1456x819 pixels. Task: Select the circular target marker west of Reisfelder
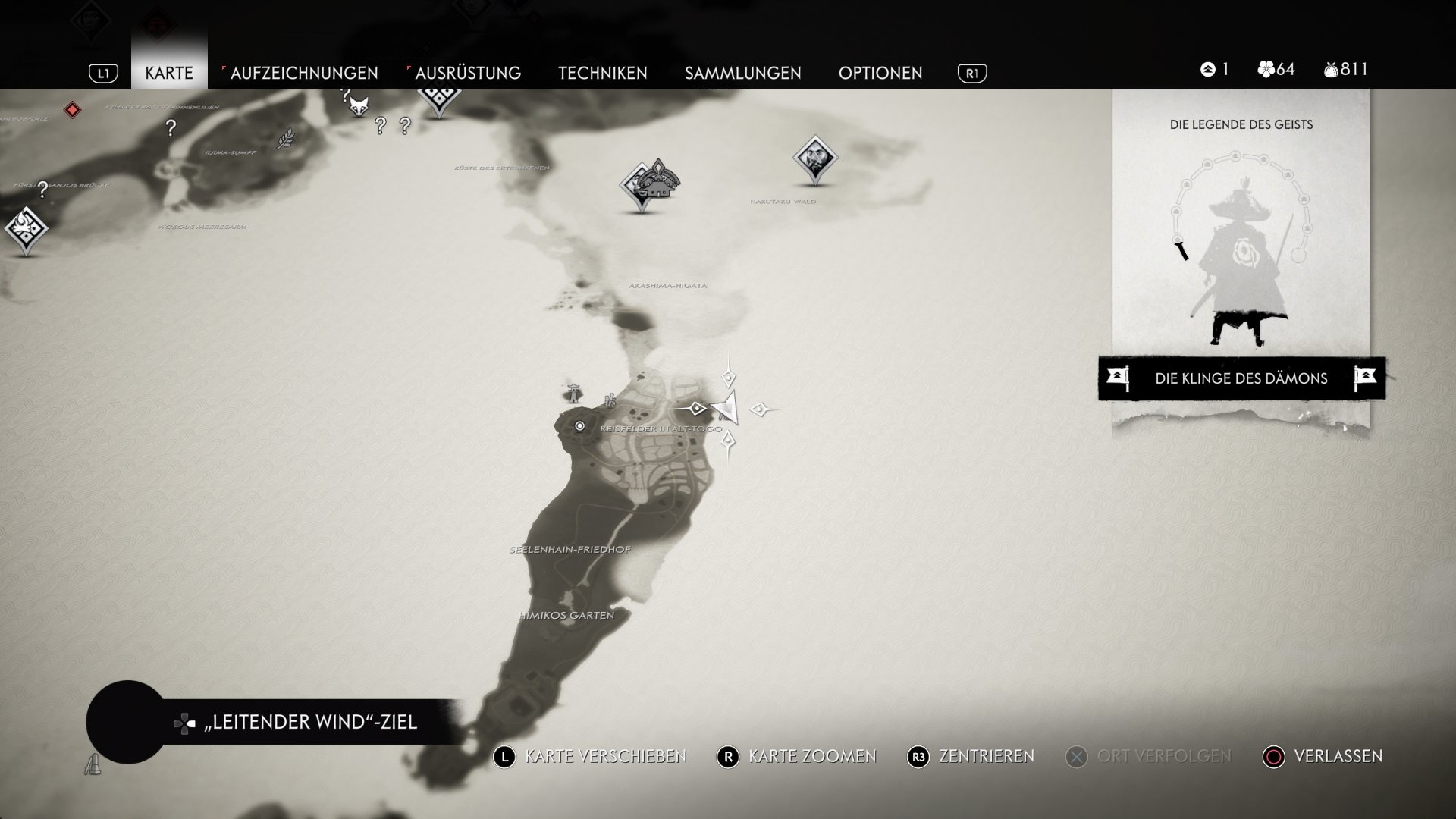tap(580, 426)
